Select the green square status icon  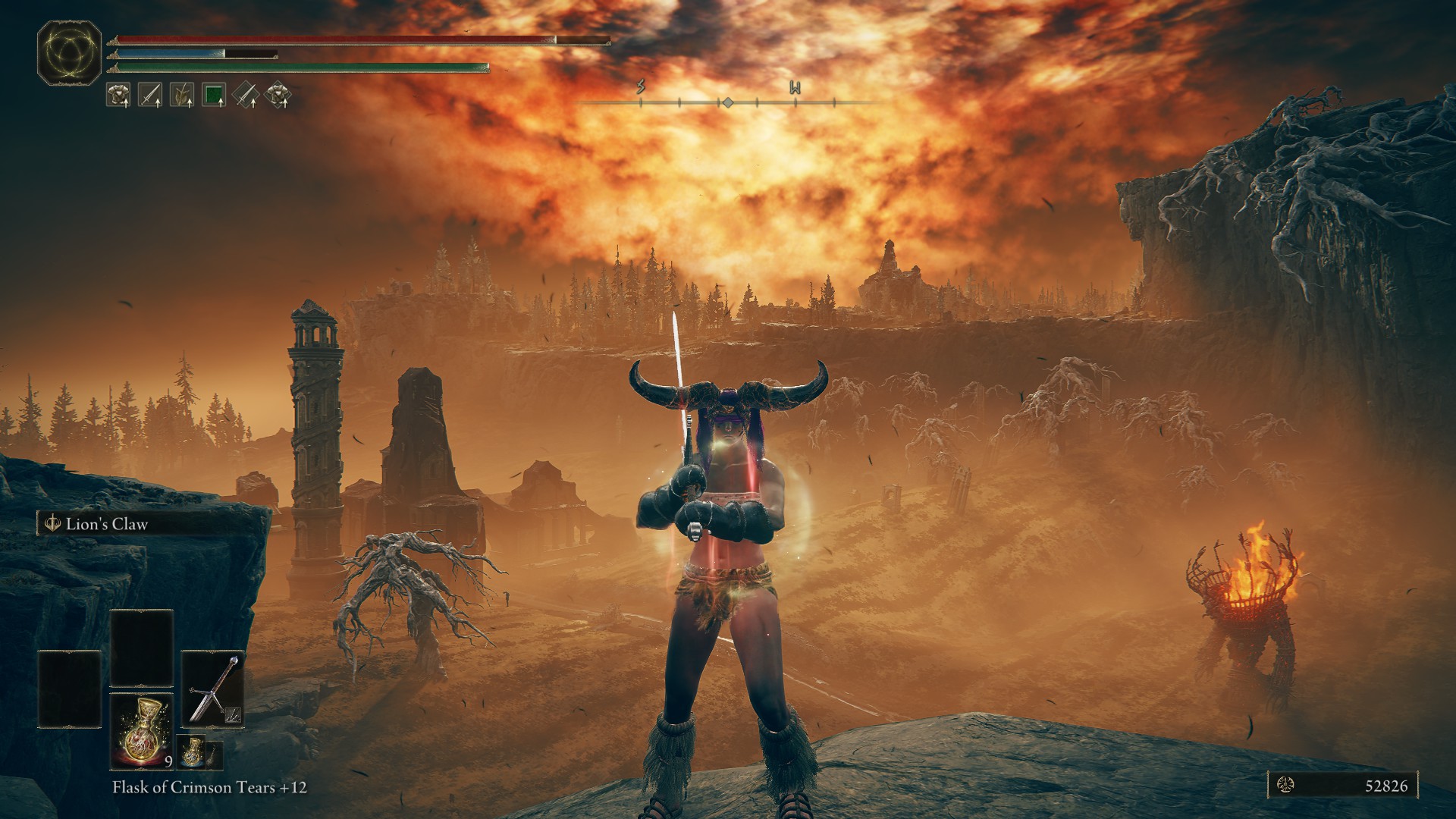point(215,95)
